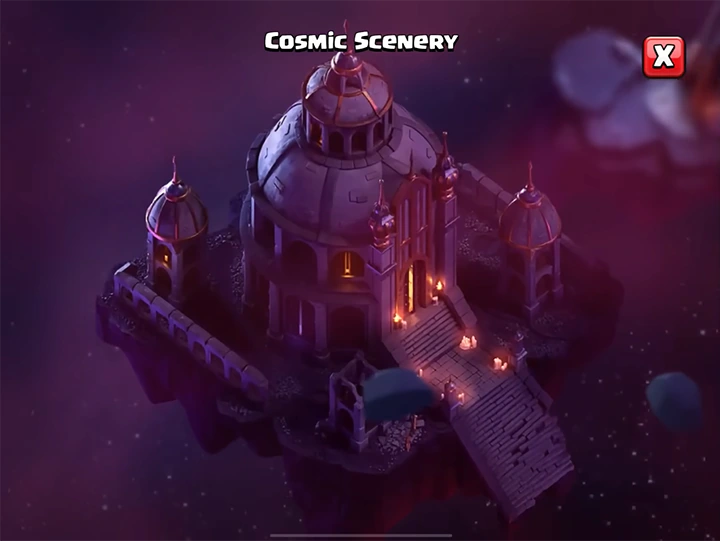
Task: Close the Cosmic Scenery preview
Action: coord(663,57)
